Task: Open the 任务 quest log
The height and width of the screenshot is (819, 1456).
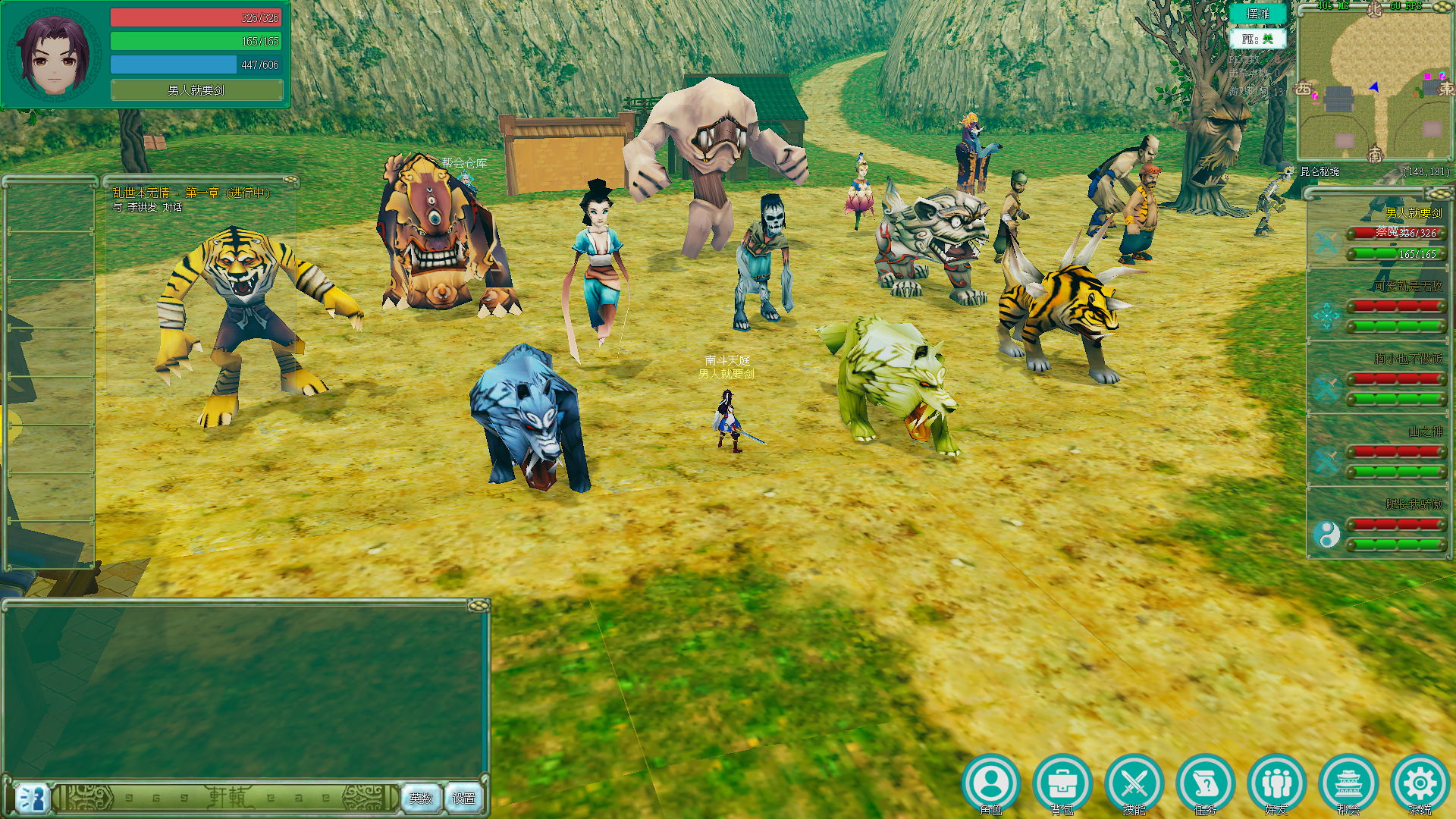Action: (1205, 783)
